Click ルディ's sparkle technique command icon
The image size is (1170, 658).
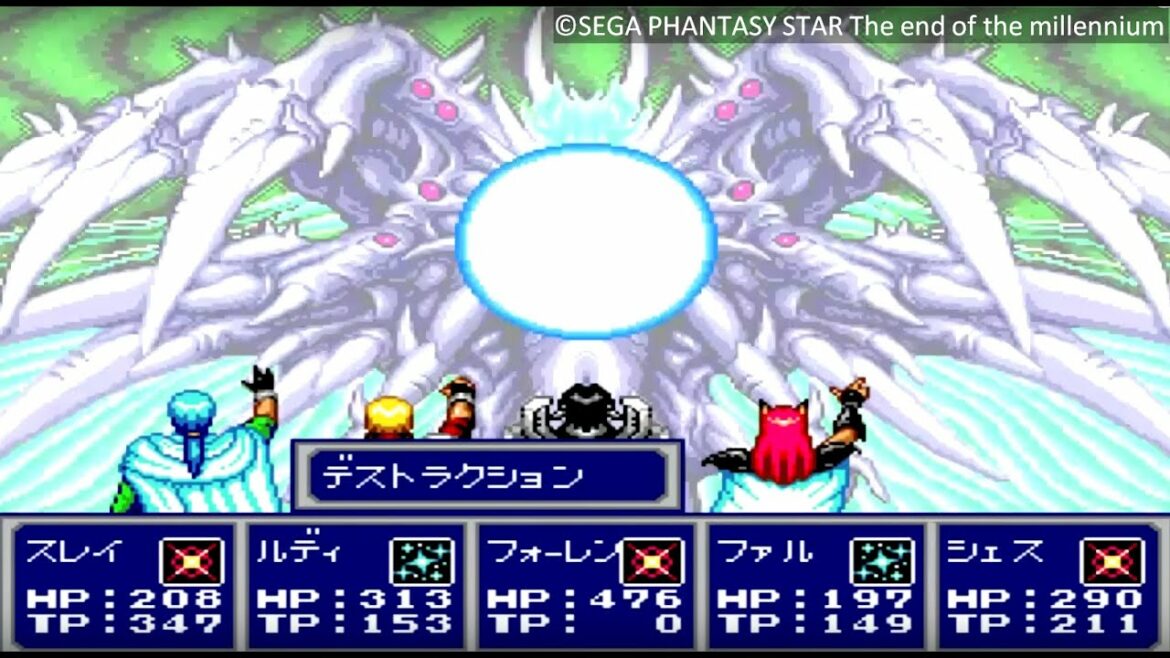coord(421,561)
